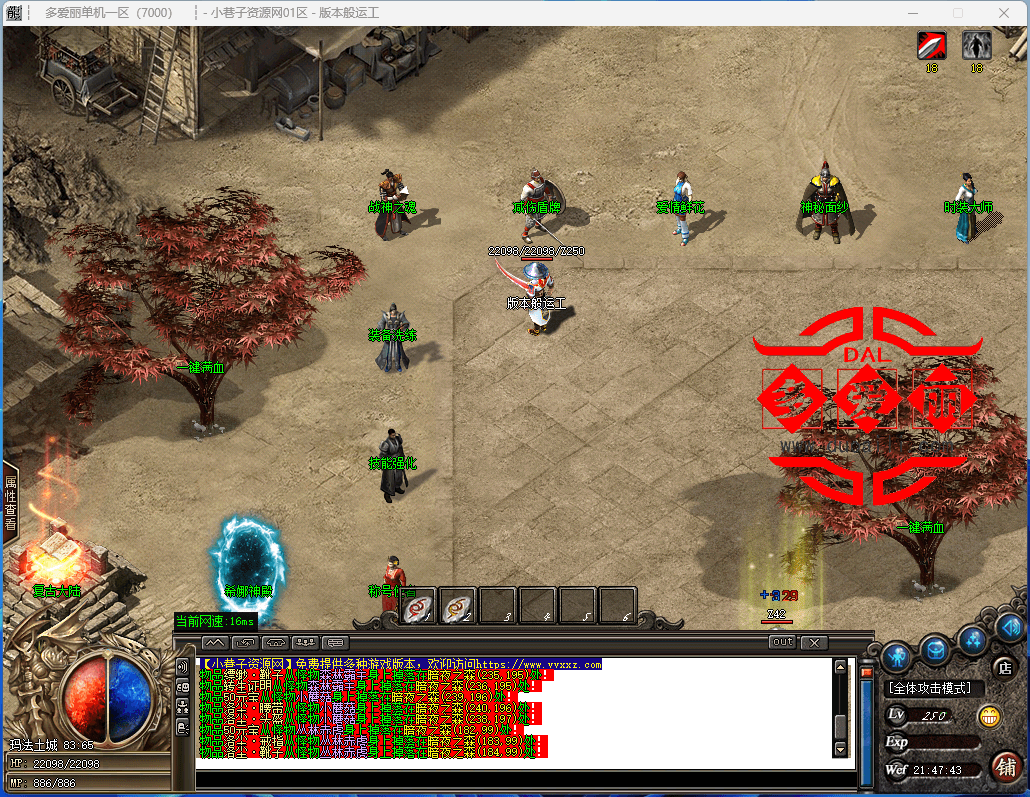The height and width of the screenshot is (797, 1030).
Task: Open the red 铺 stall button
Action: tap(1005, 767)
